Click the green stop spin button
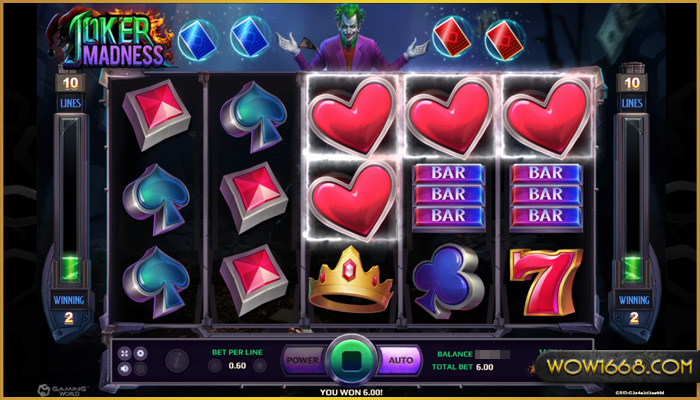The image size is (700, 400). [x=350, y=359]
